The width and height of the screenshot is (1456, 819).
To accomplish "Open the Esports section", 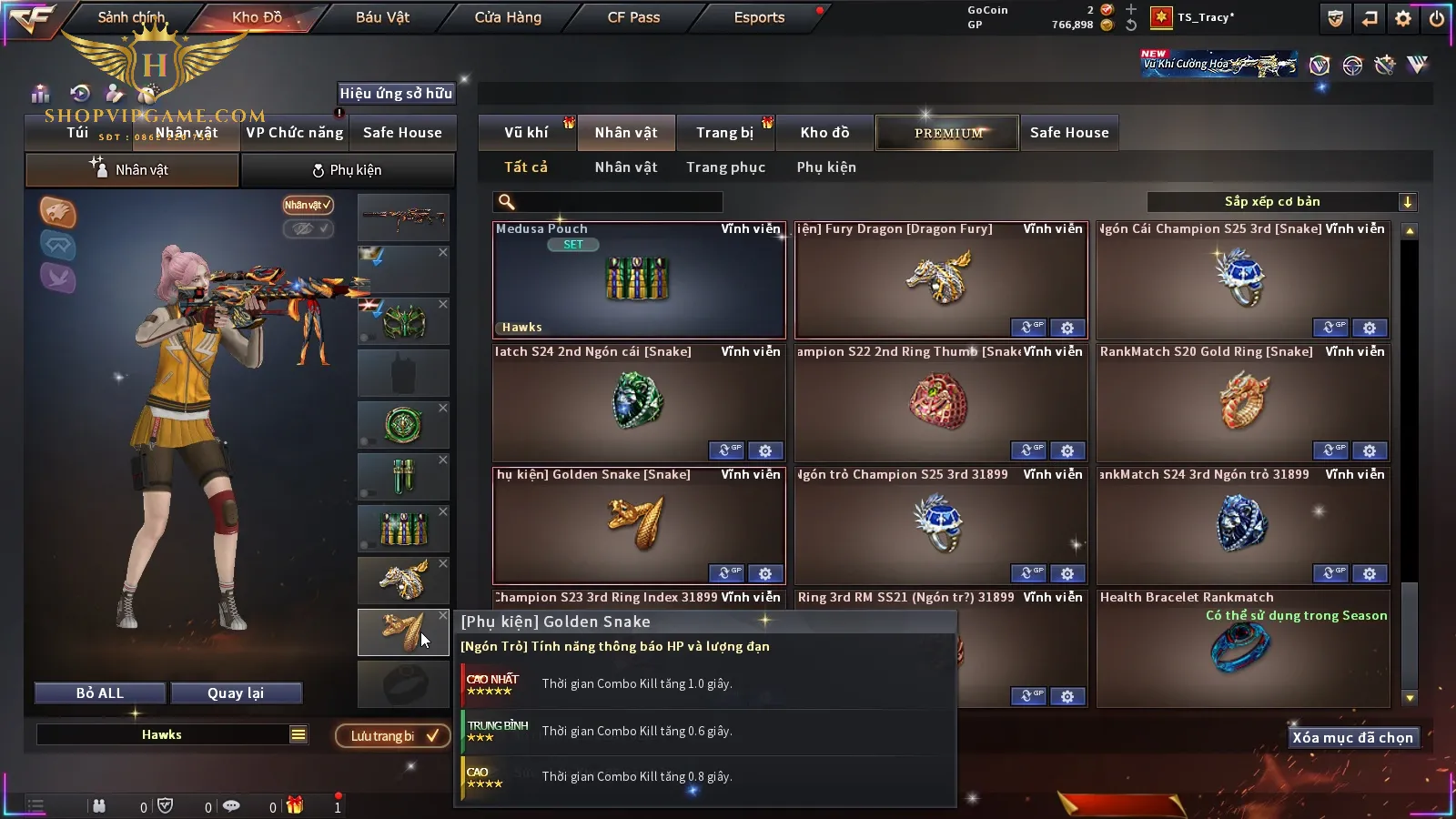I will 759,17.
